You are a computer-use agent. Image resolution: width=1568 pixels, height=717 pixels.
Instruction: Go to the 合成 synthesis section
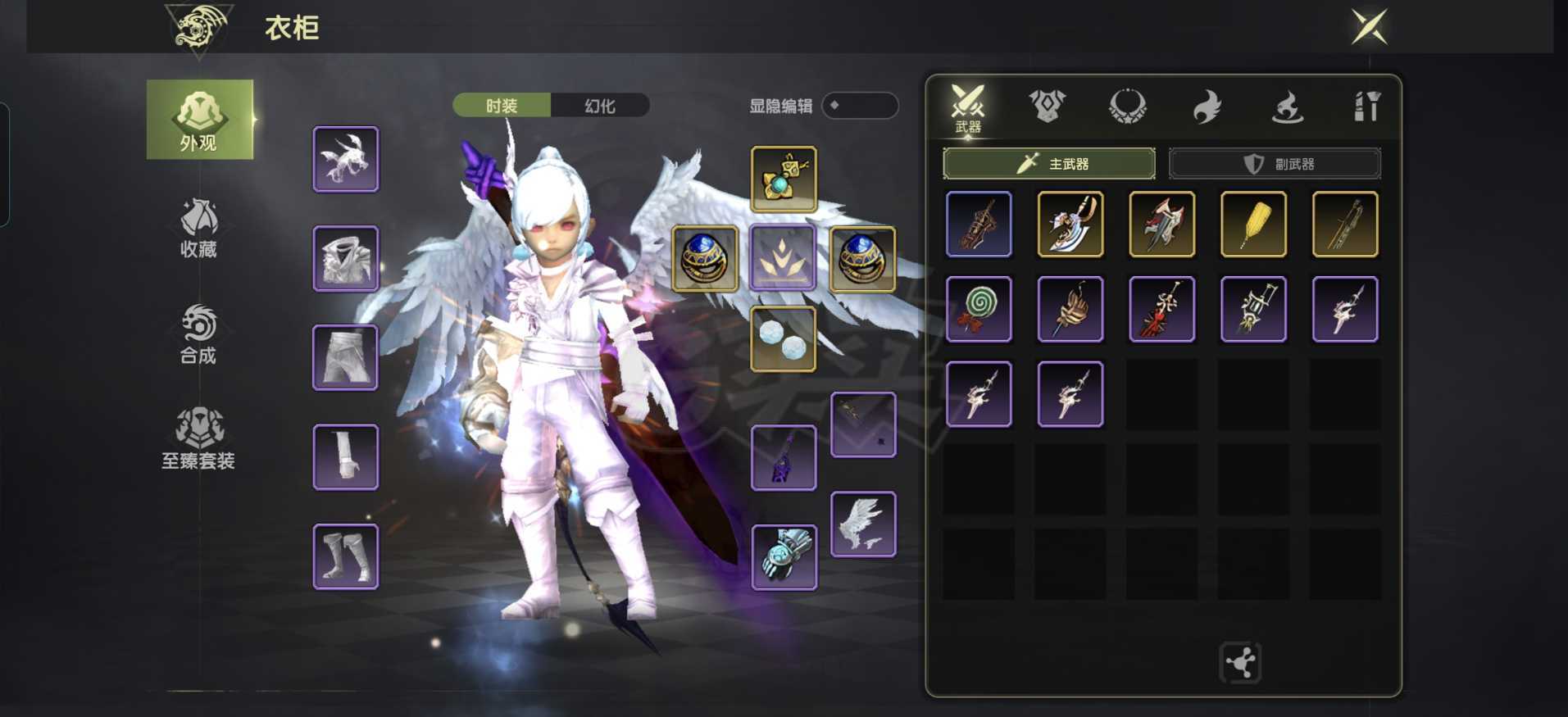(x=198, y=334)
